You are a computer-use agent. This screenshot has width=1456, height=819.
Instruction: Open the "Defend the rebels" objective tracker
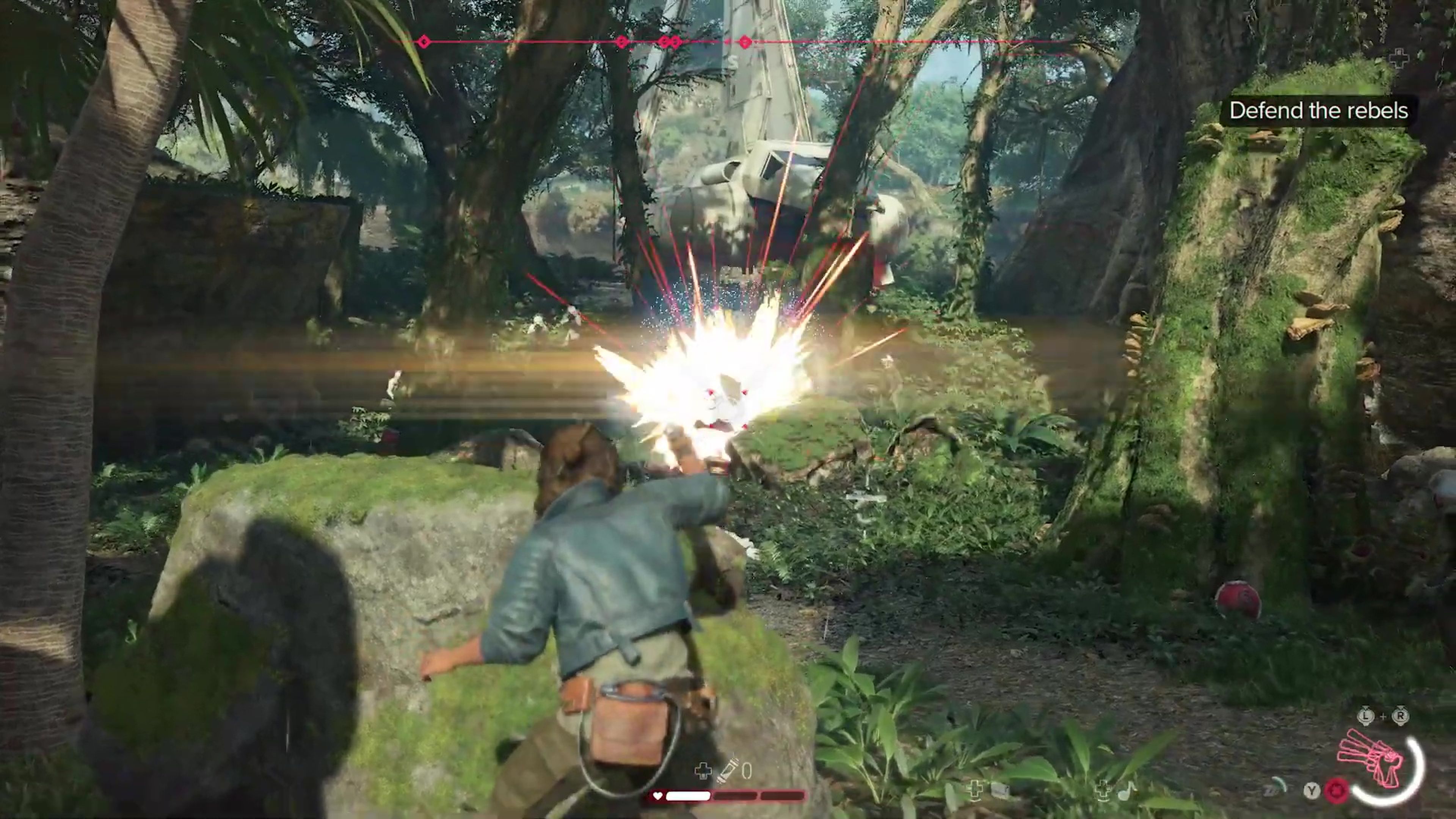pyautogui.click(x=1318, y=111)
